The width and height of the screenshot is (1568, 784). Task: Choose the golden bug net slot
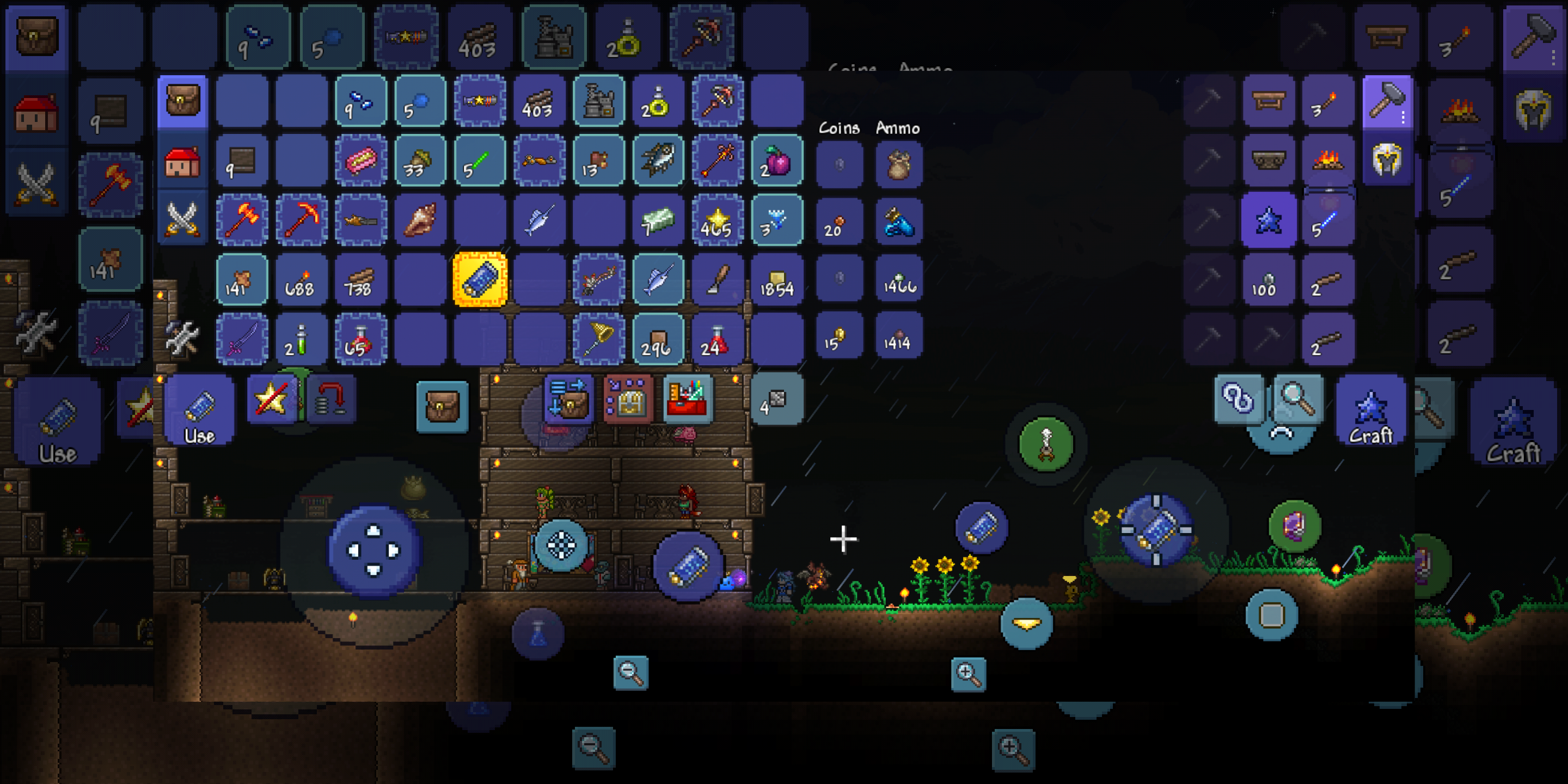tap(598, 339)
